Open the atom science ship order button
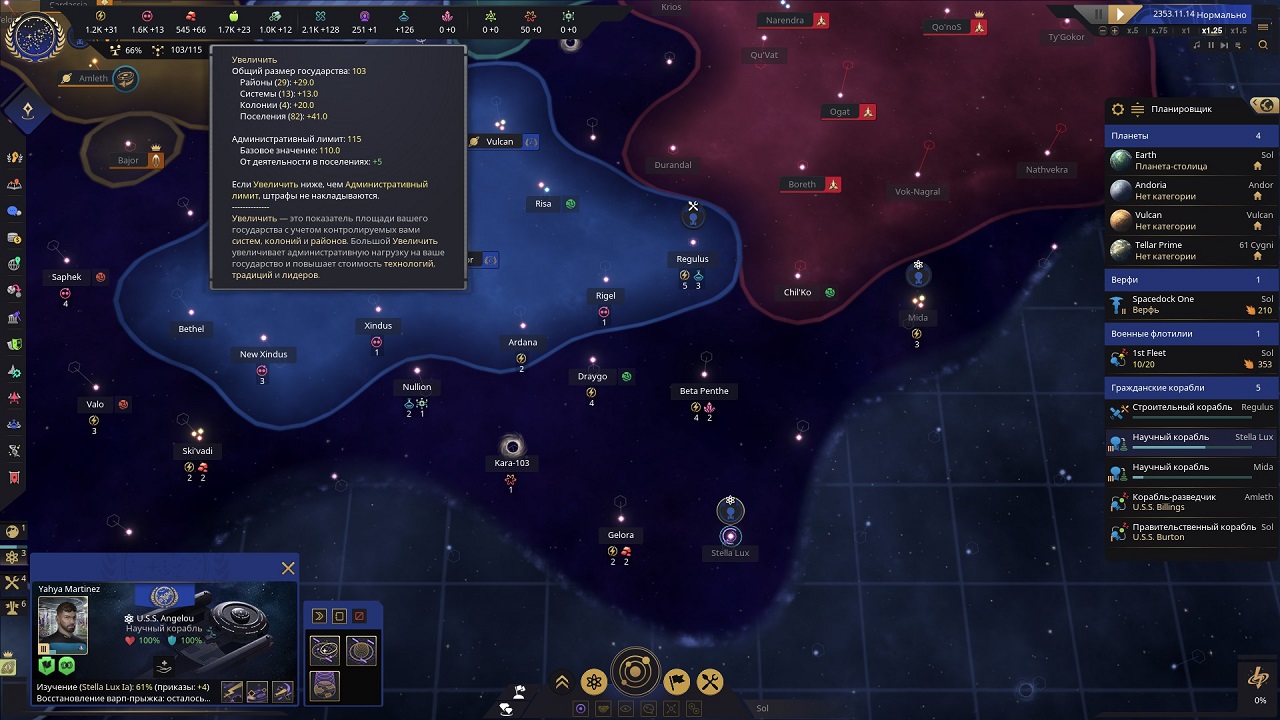Image resolution: width=1280 pixels, height=720 pixels. click(x=594, y=682)
